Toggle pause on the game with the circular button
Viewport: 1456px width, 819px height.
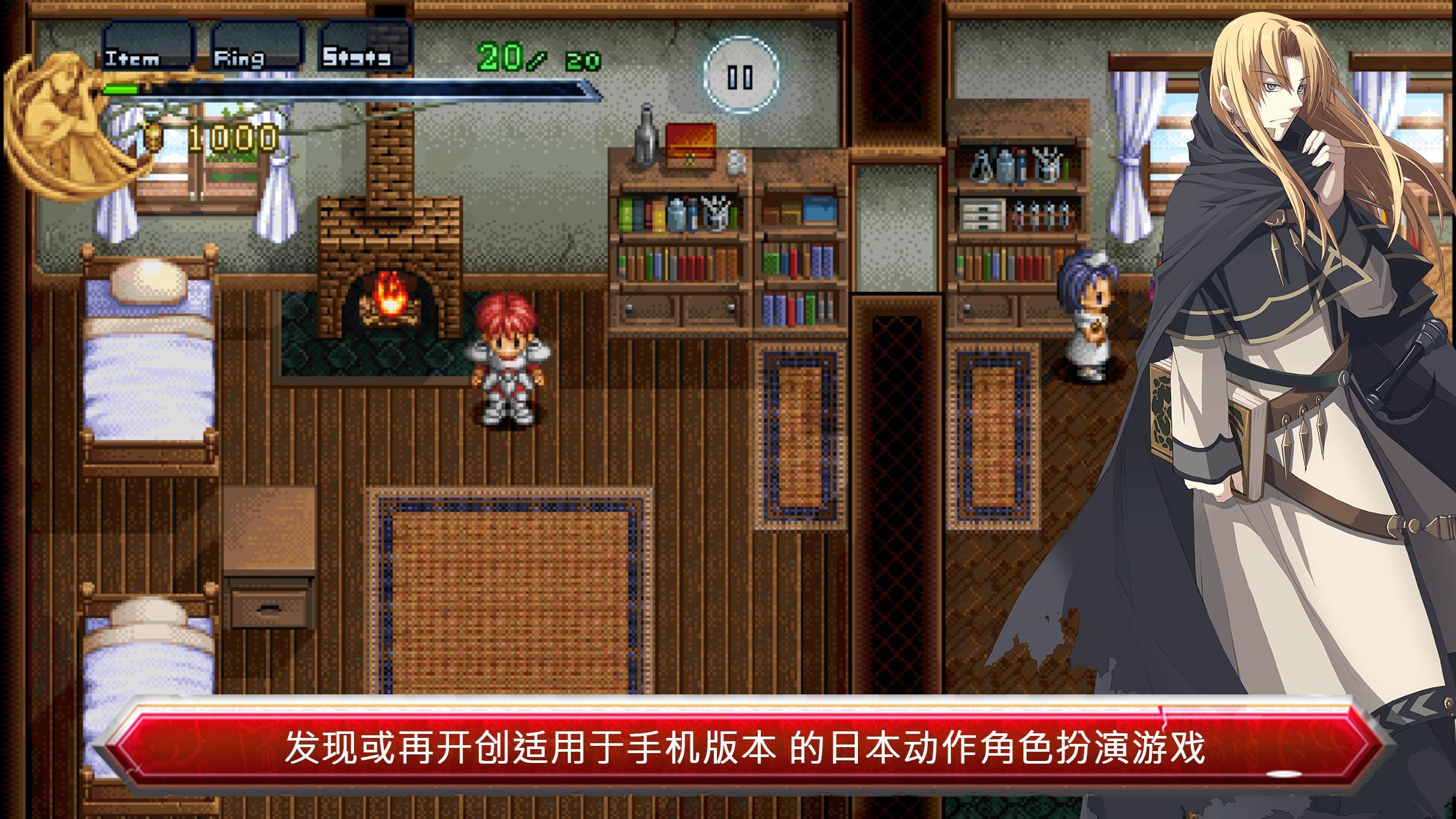pos(741,76)
